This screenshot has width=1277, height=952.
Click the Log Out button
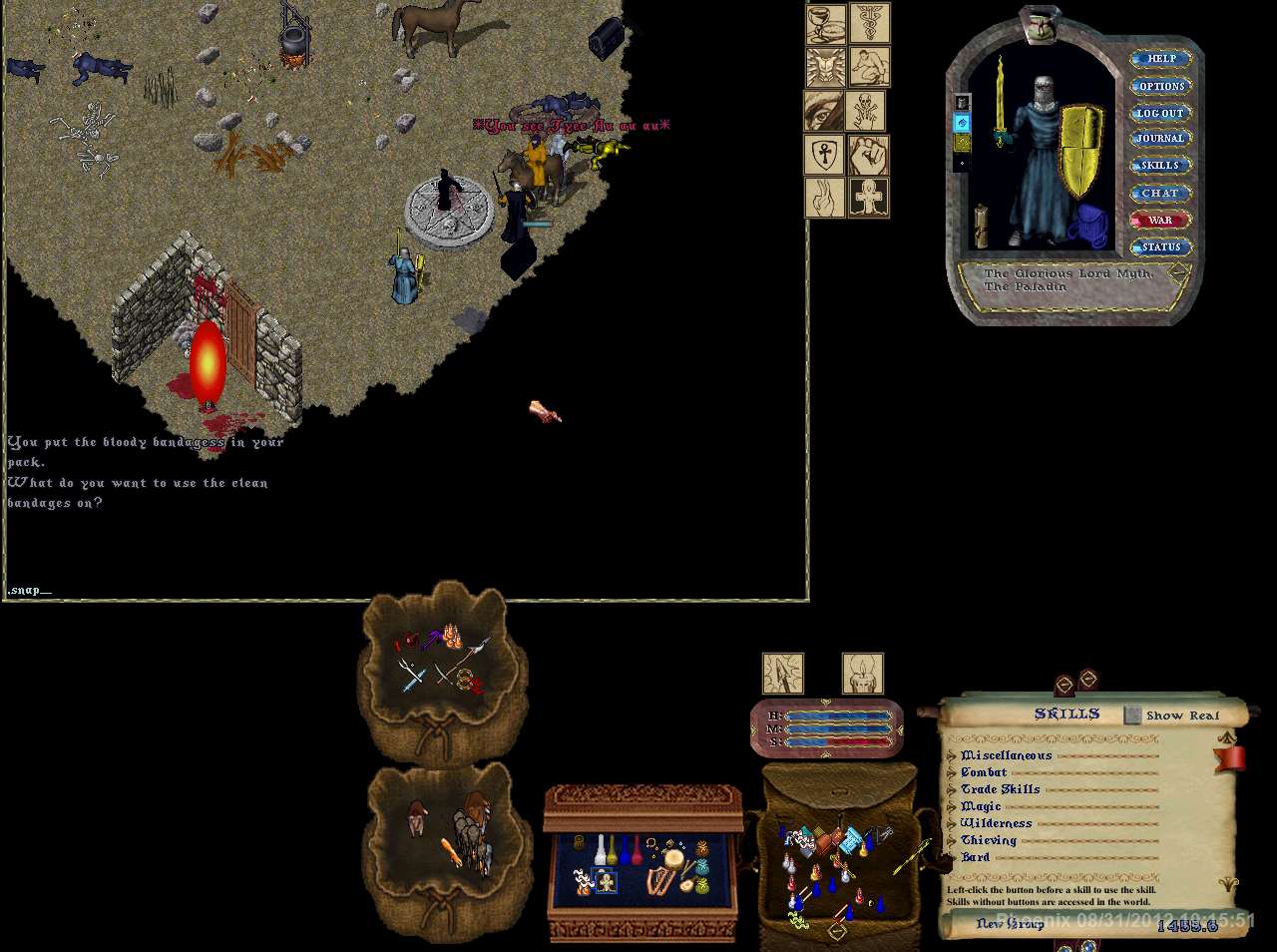point(1161,113)
